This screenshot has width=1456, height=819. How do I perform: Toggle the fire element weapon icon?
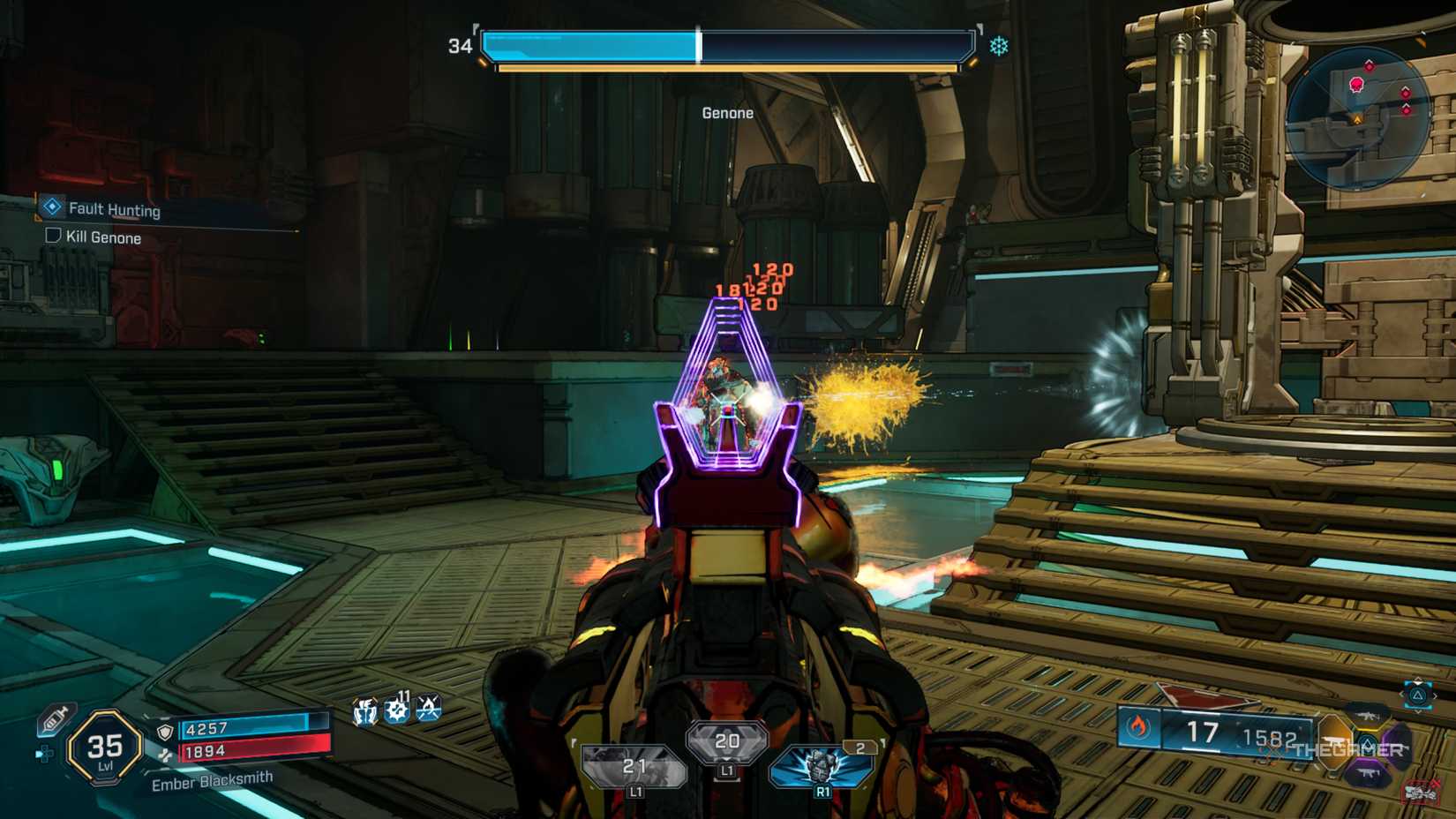click(x=1138, y=727)
